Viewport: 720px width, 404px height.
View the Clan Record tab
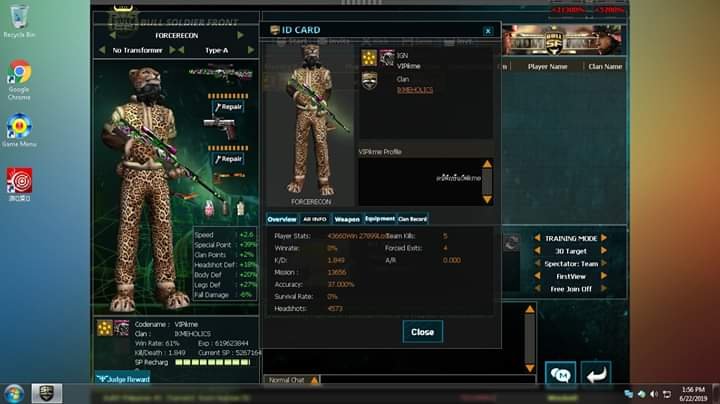pos(412,218)
